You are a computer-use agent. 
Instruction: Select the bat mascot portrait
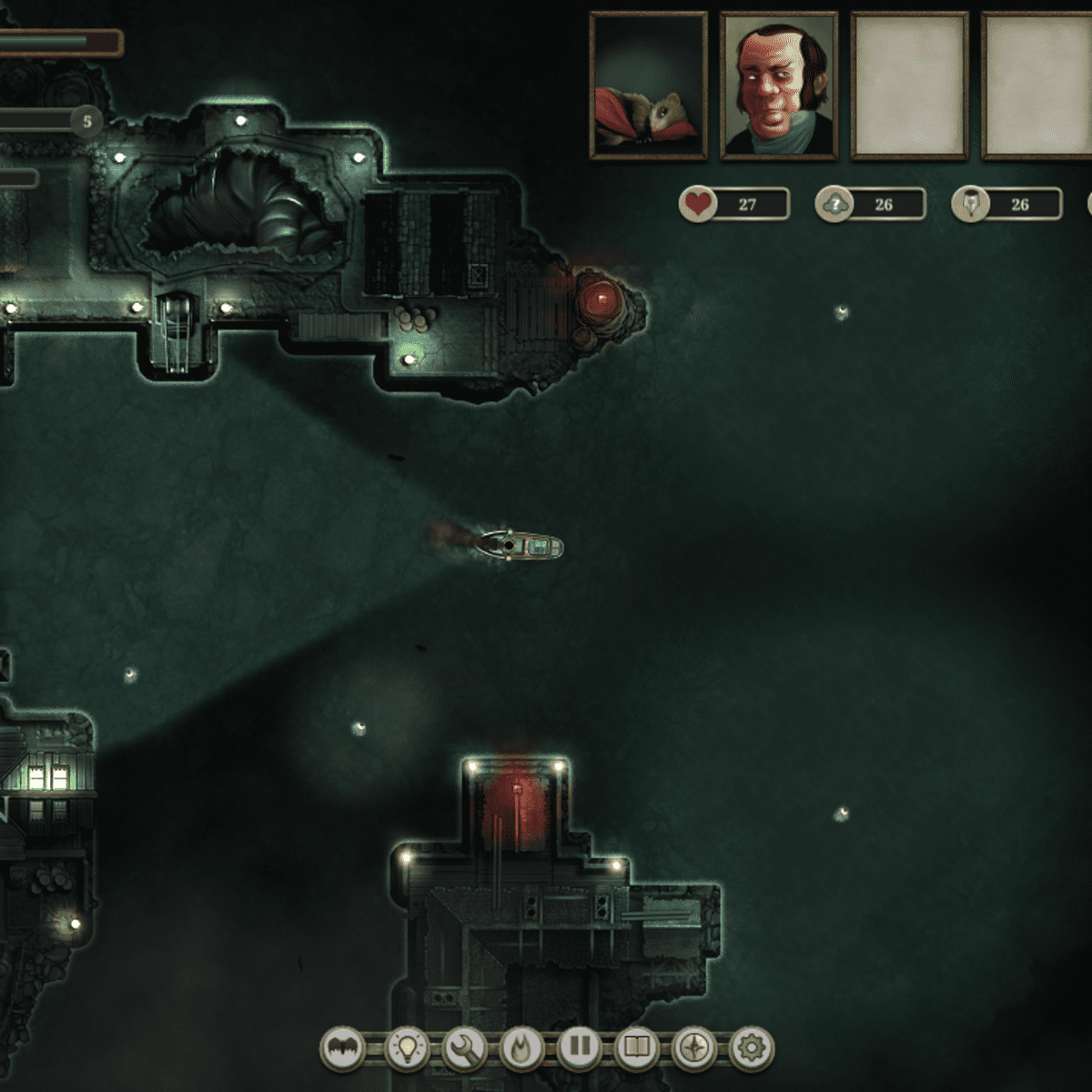649,86
